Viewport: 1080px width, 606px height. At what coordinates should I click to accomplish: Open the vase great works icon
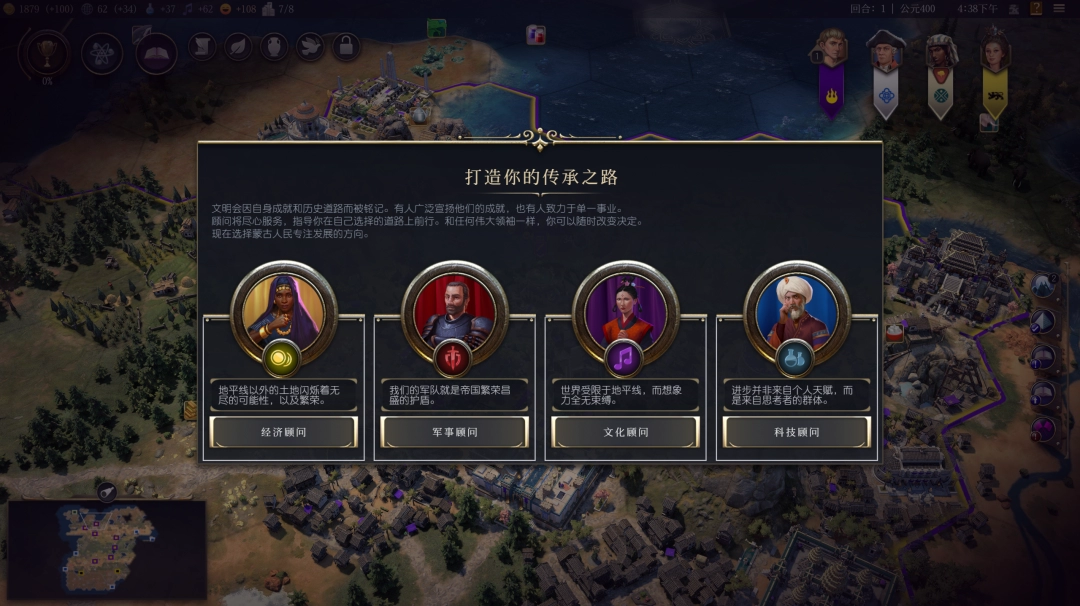tap(274, 46)
